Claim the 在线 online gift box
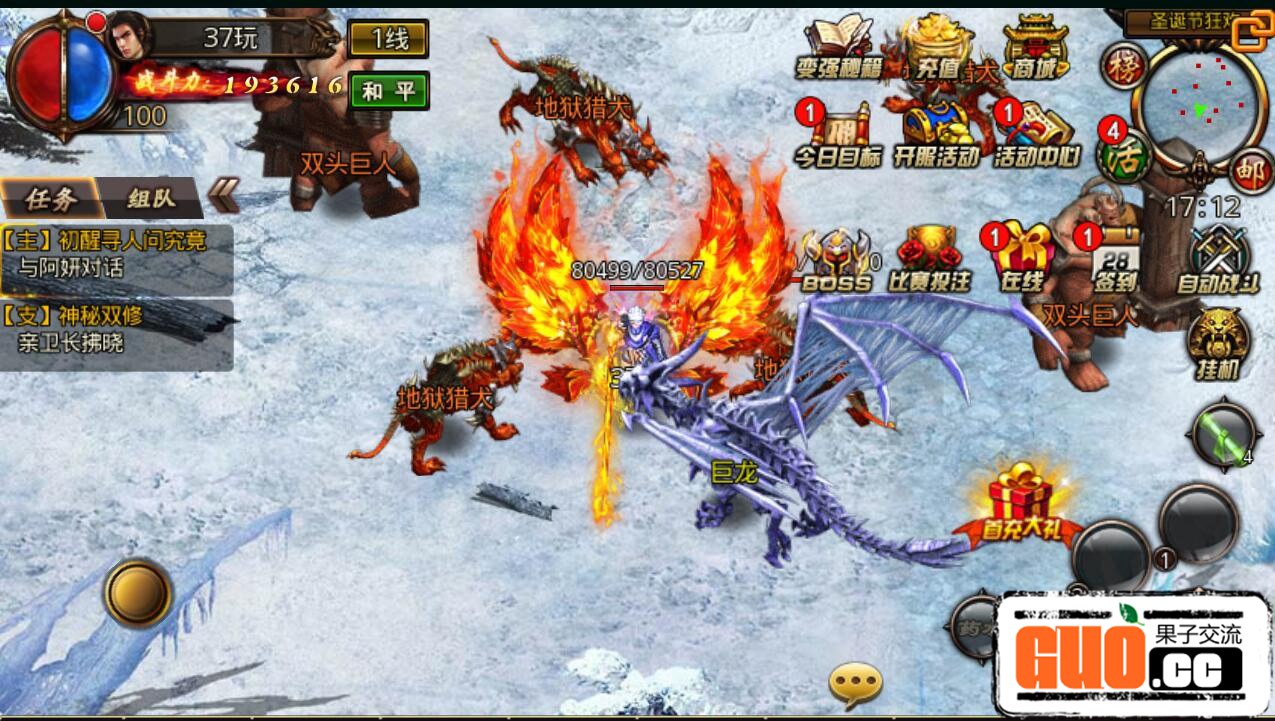The height and width of the screenshot is (721, 1275). (1021, 260)
